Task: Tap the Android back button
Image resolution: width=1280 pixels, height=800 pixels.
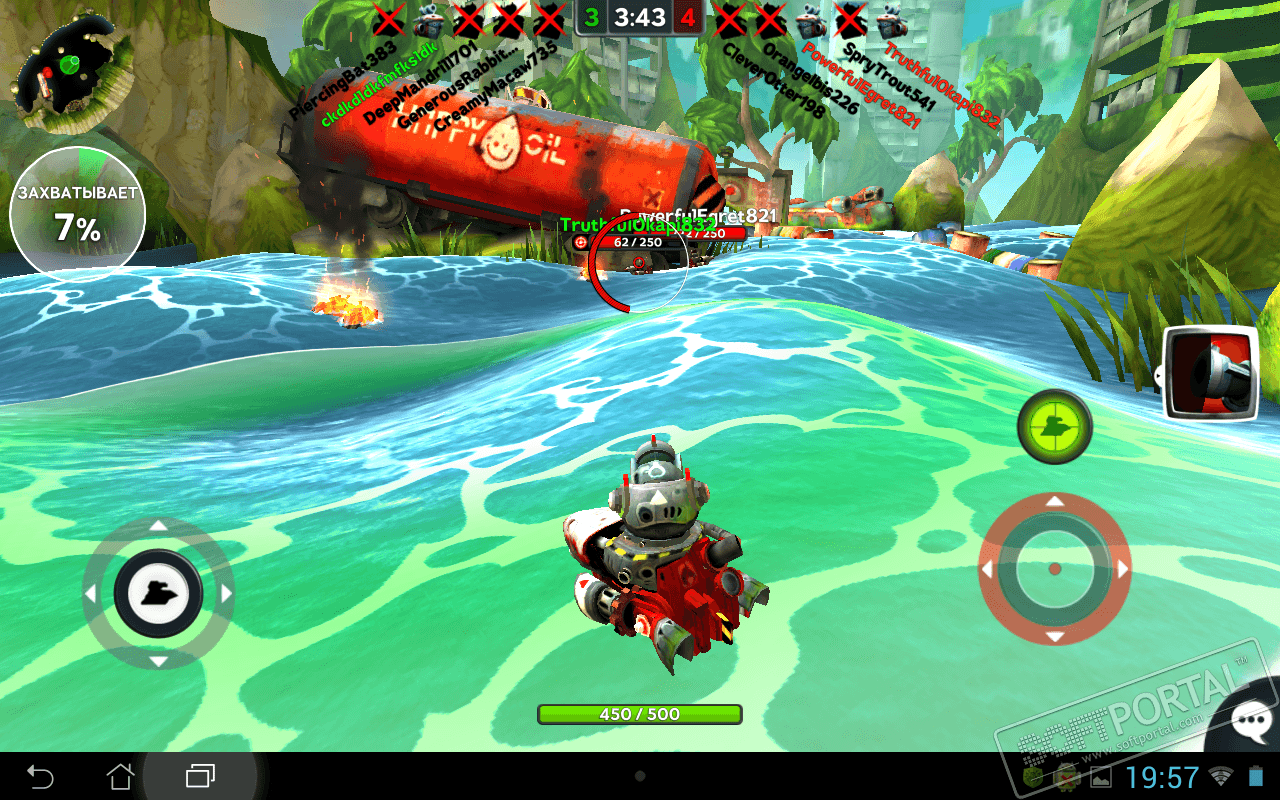Action: (x=40, y=776)
